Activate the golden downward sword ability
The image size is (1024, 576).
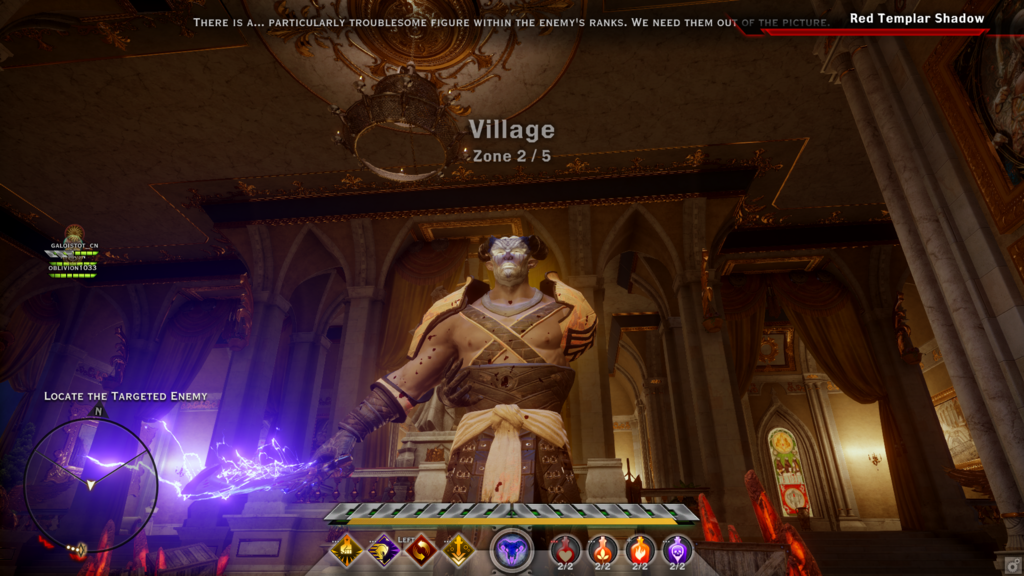458,548
